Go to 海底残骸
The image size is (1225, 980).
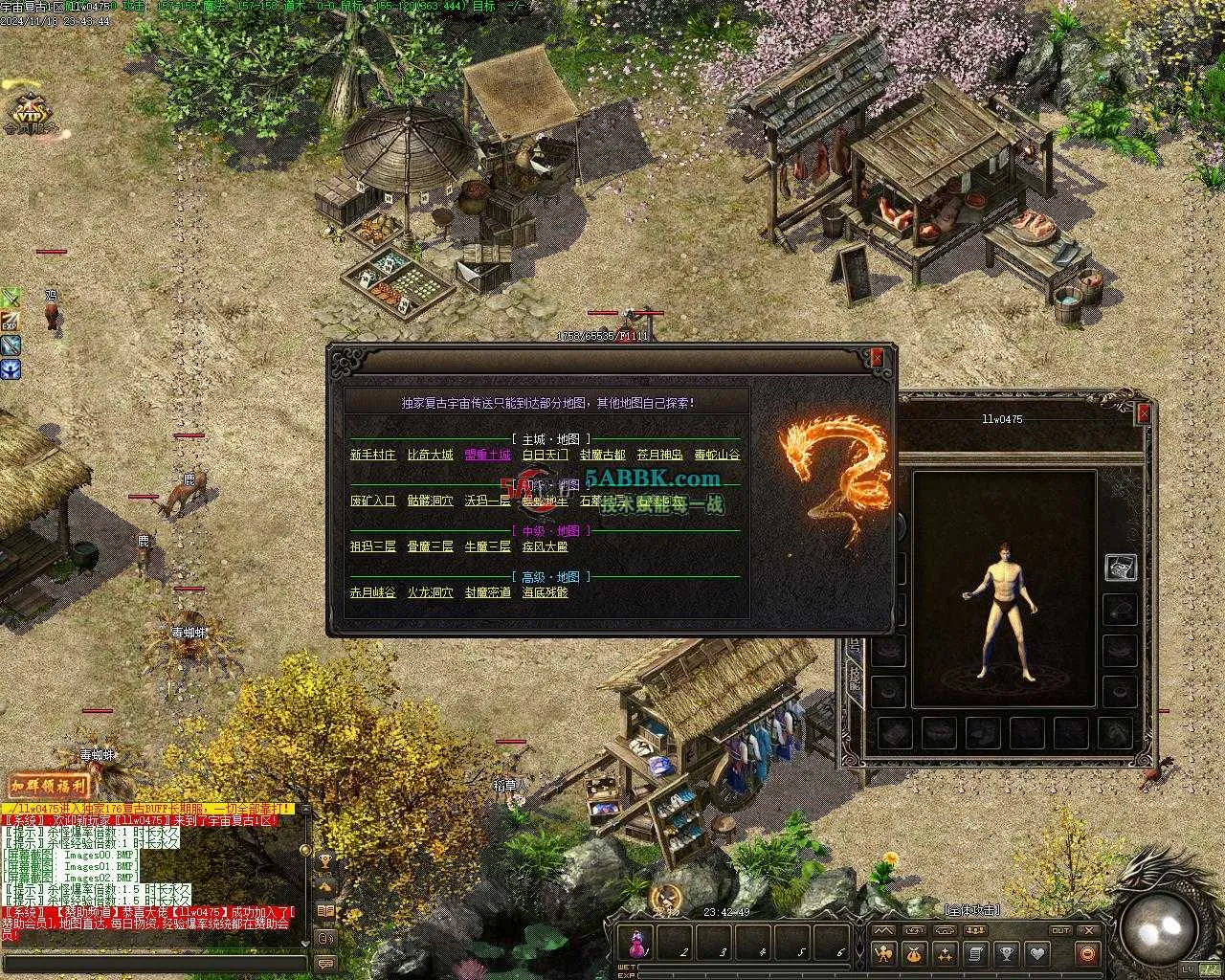tap(545, 592)
